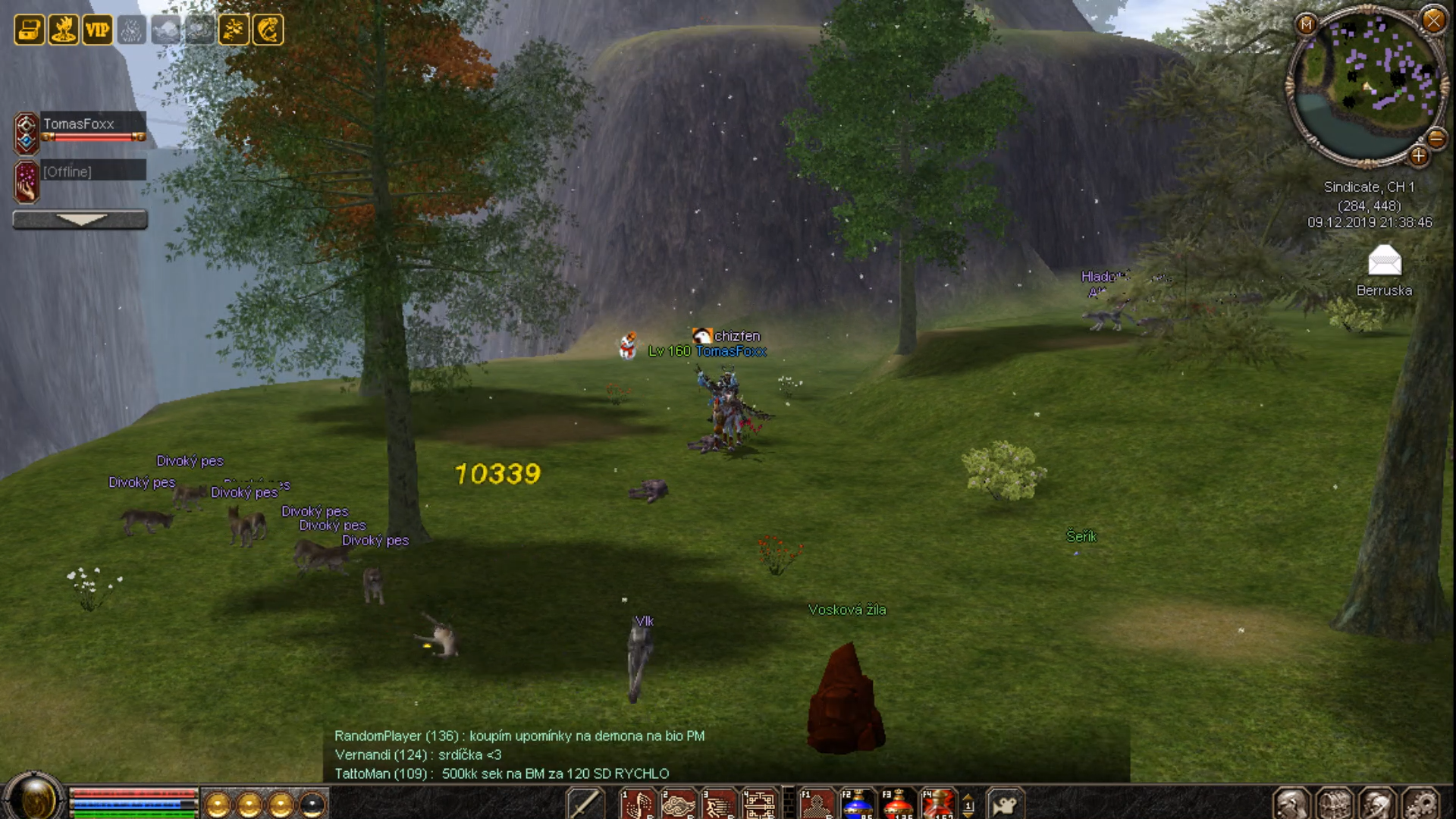Activate the dash skill in slot 3
Screen dimensions: 1456x819
(718, 804)
